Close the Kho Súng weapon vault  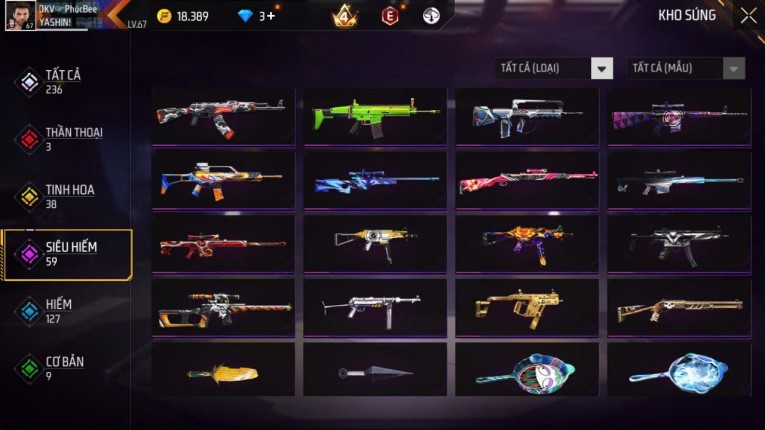[748, 15]
